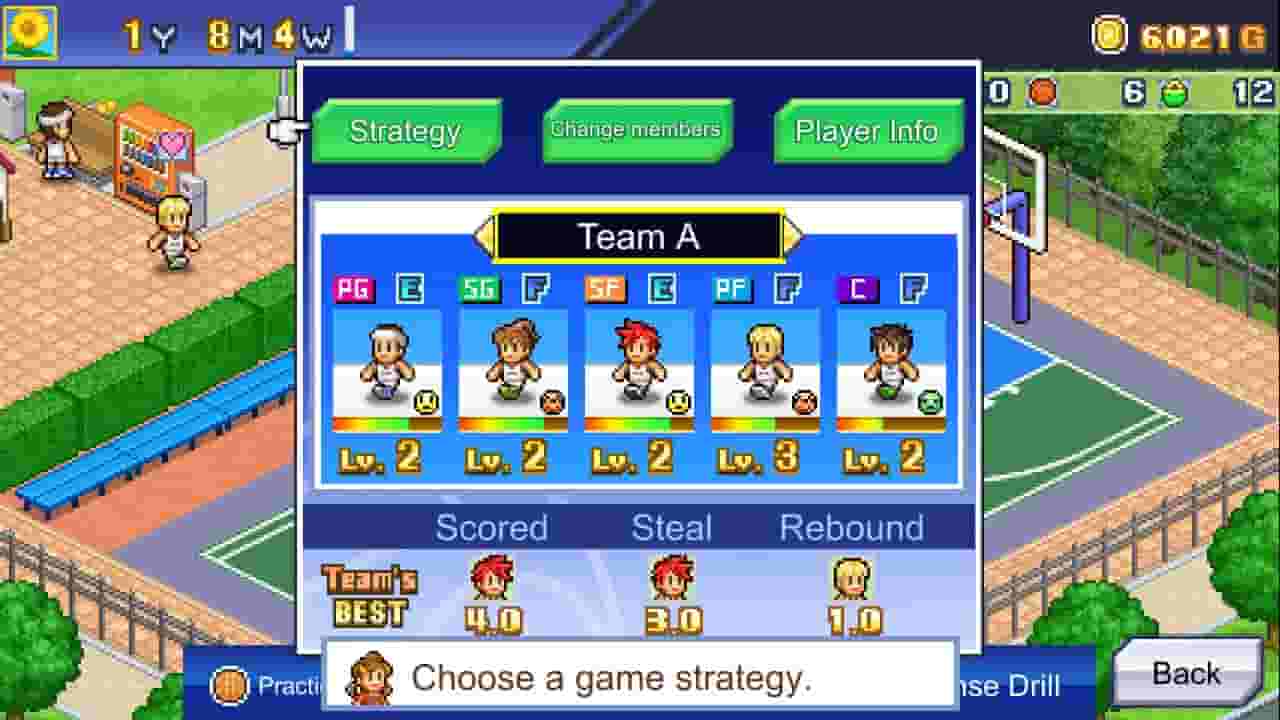
Task: Open the Player Info tab
Action: [x=864, y=130]
